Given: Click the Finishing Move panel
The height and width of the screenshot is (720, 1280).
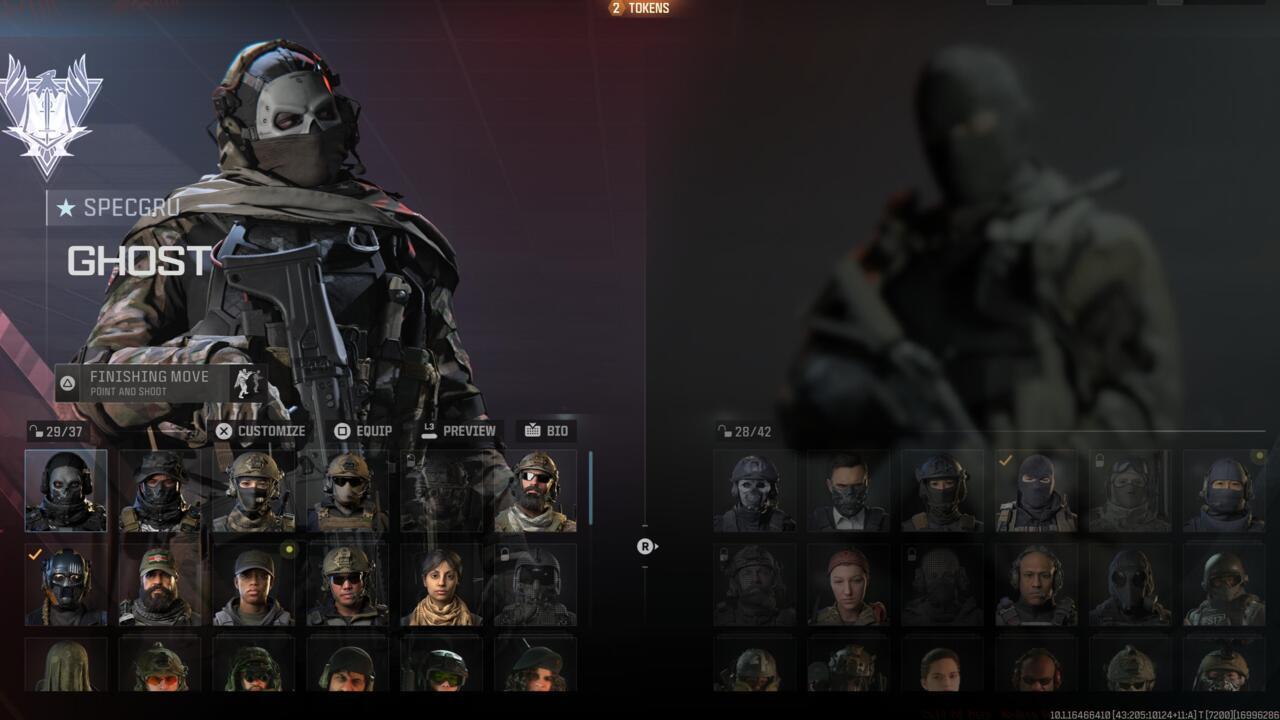Looking at the screenshot, I should click(x=160, y=382).
